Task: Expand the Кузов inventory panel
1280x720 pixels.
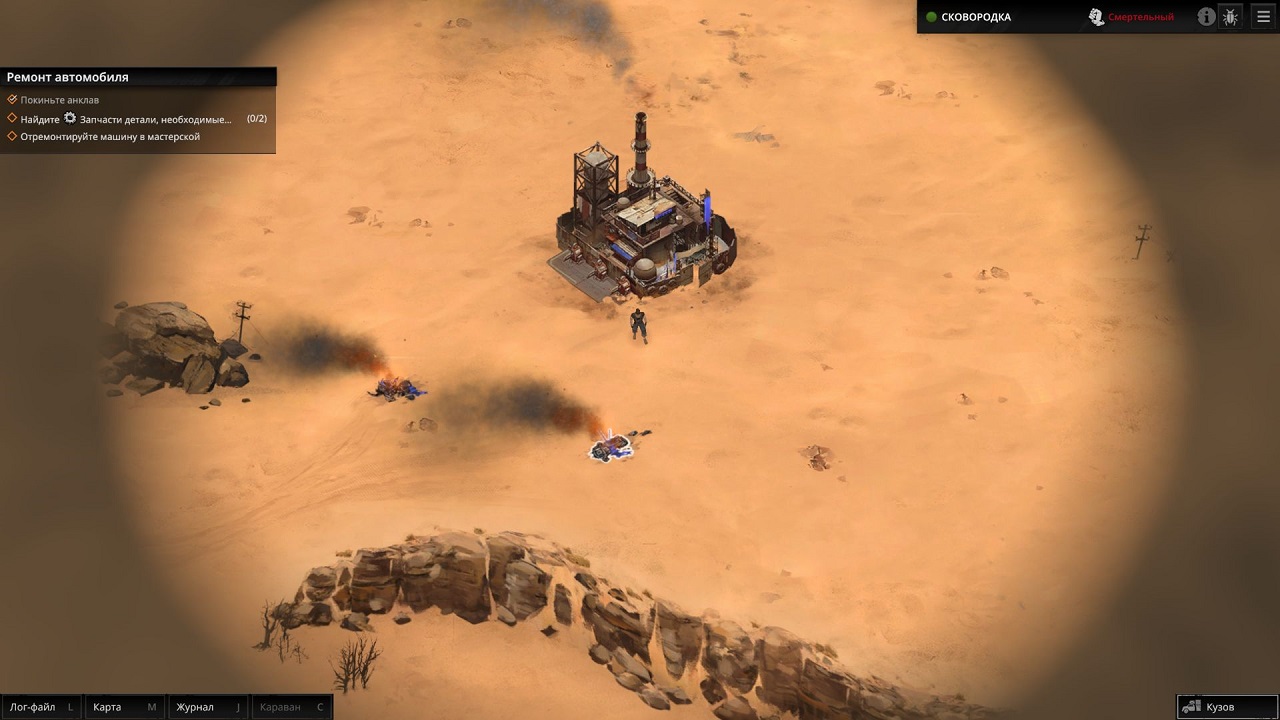Action: [1225, 706]
